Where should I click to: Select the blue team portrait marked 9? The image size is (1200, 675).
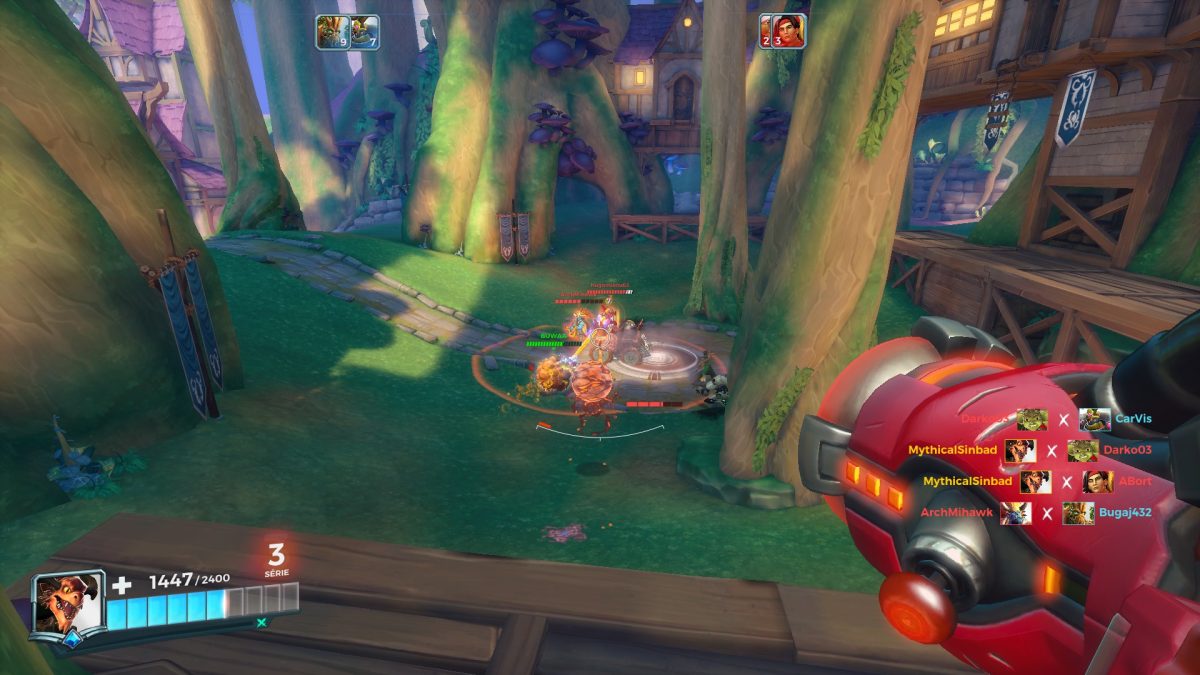pos(331,32)
